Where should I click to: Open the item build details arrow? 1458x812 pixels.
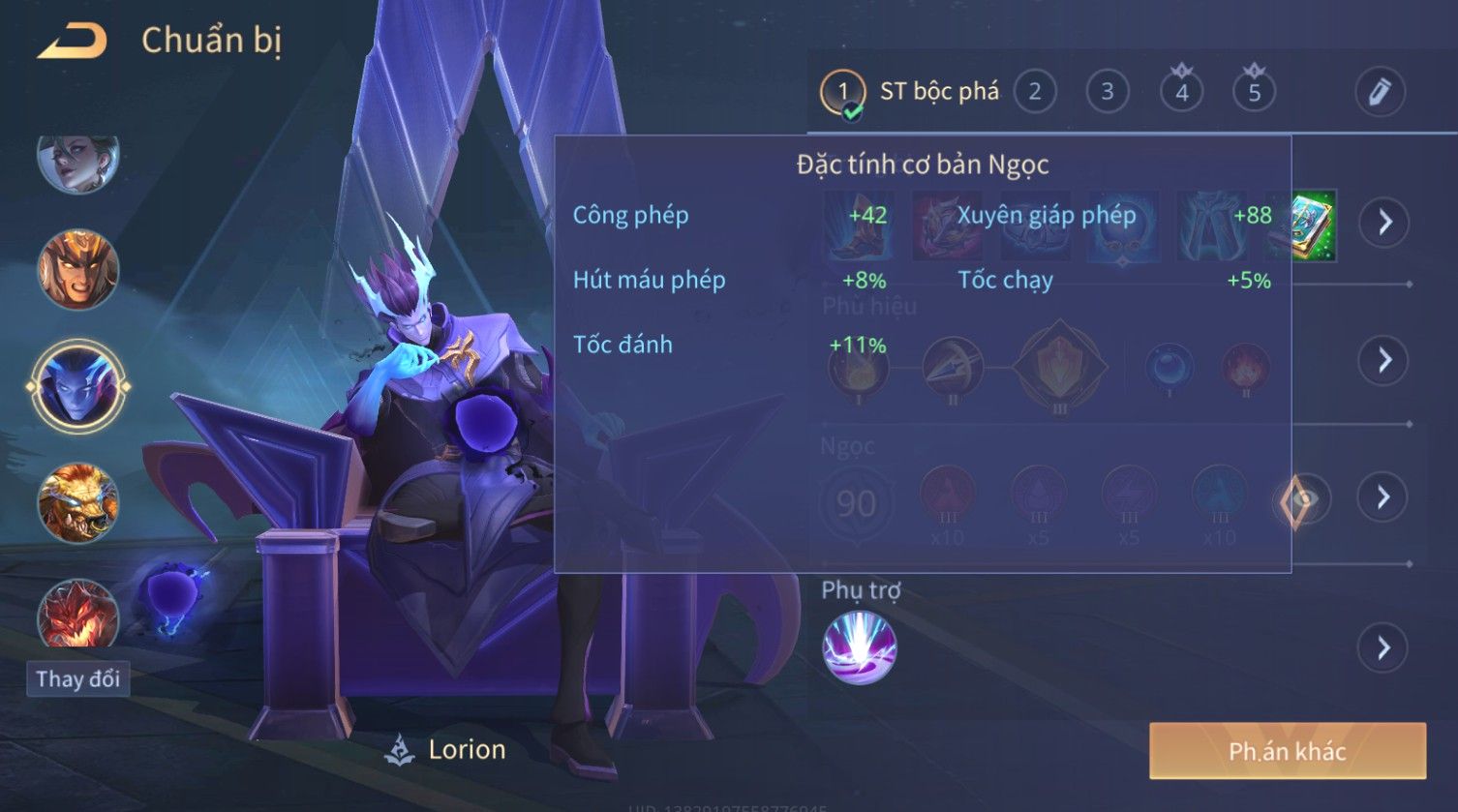point(1384,223)
